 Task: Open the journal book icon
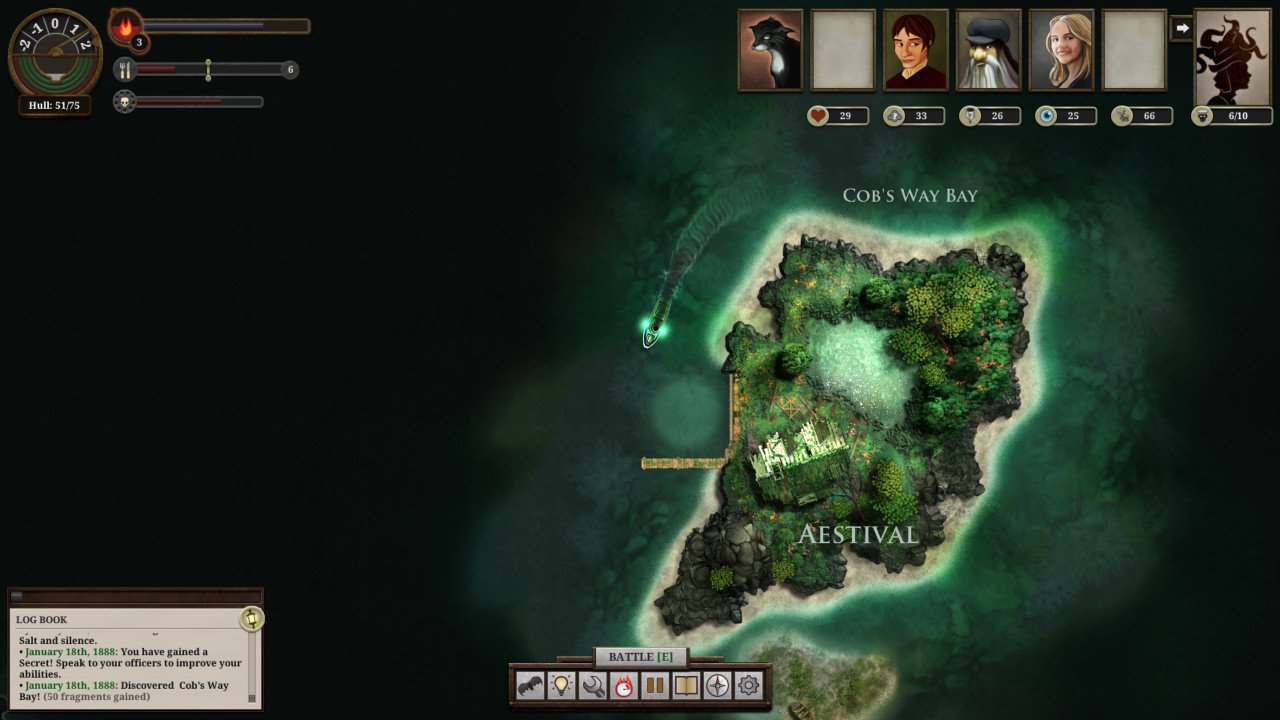coord(686,686)
